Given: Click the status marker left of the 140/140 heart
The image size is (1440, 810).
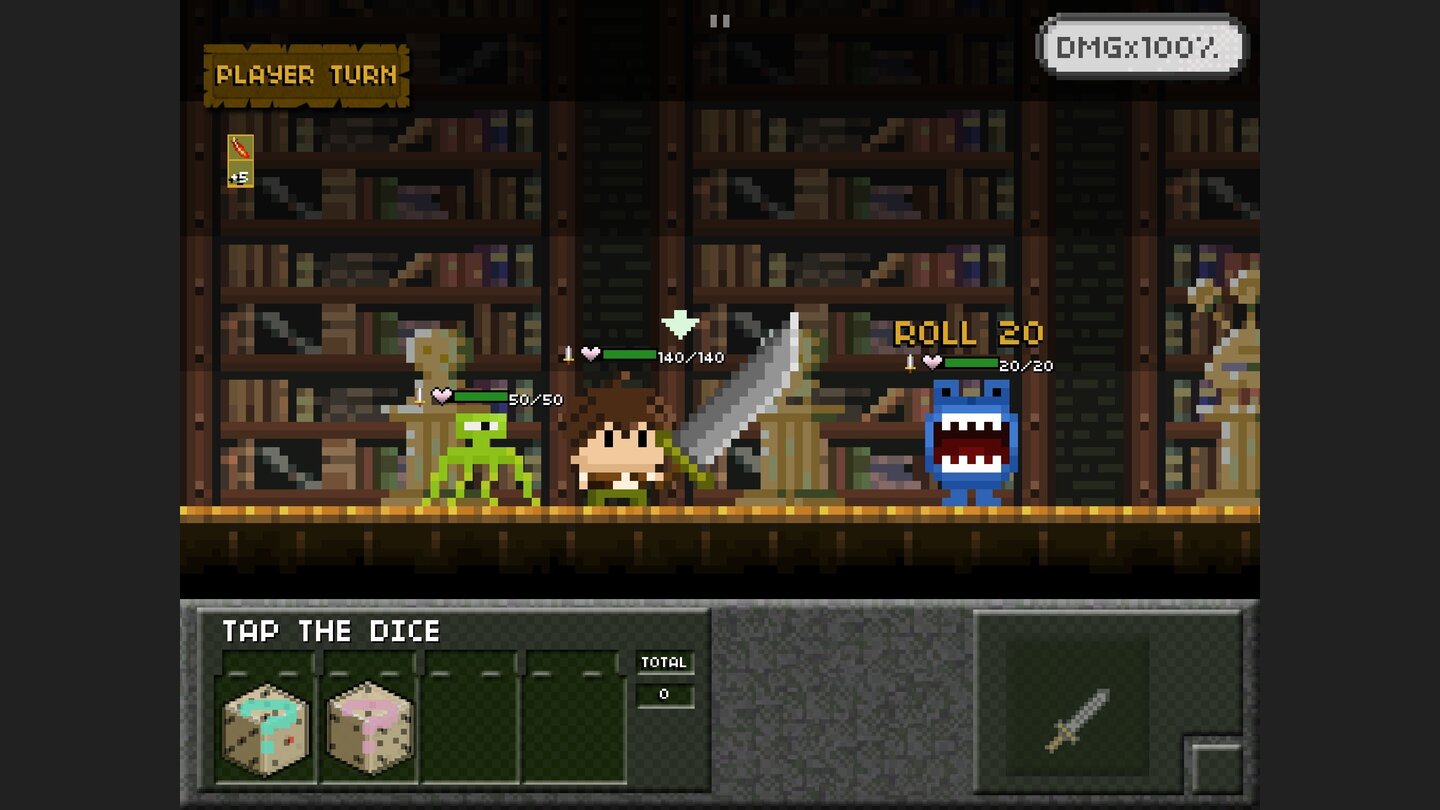Looking at the screenshot, I should (x=565, y=352).
